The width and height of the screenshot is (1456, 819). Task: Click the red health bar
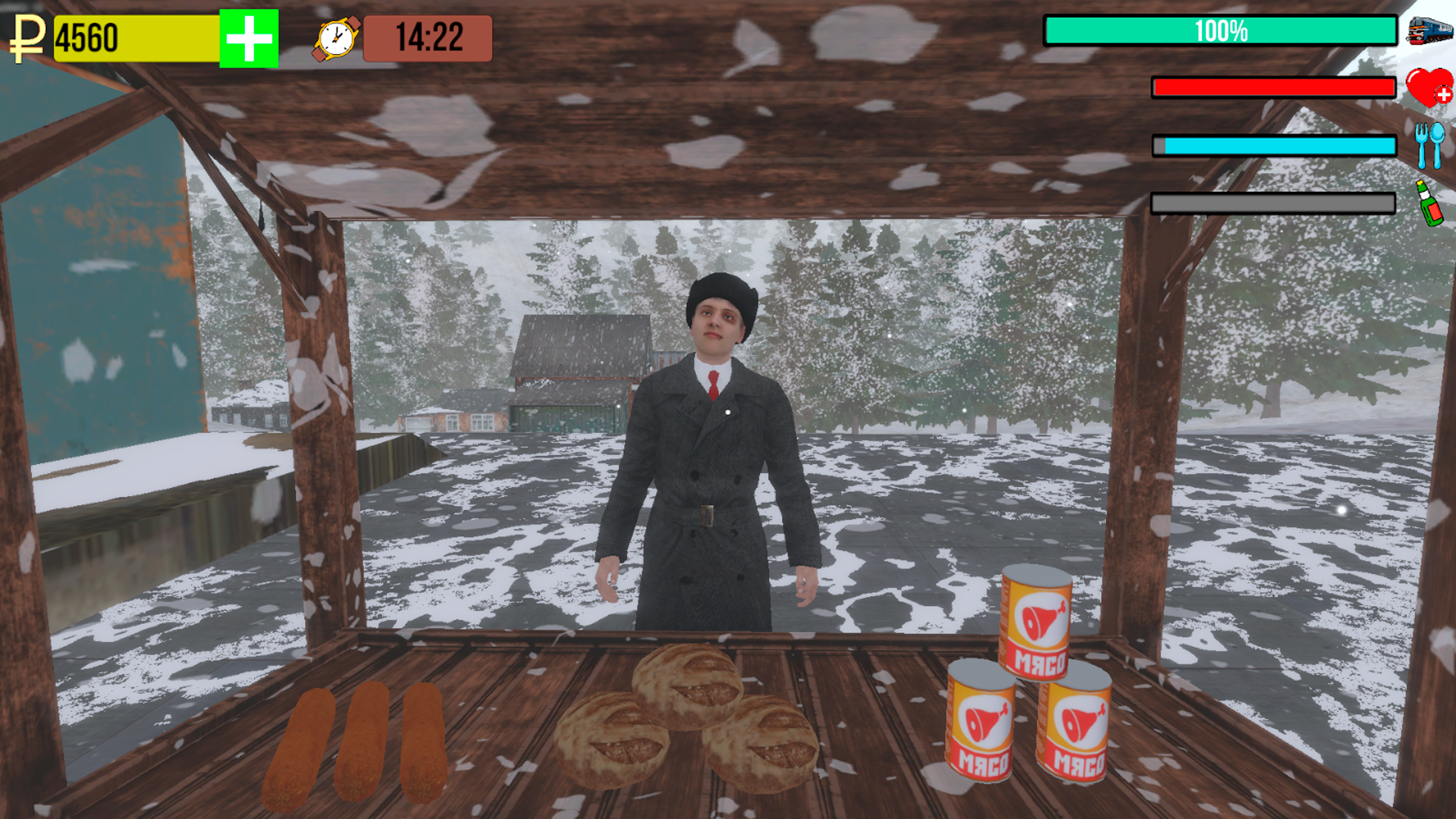pos(1274,88)
